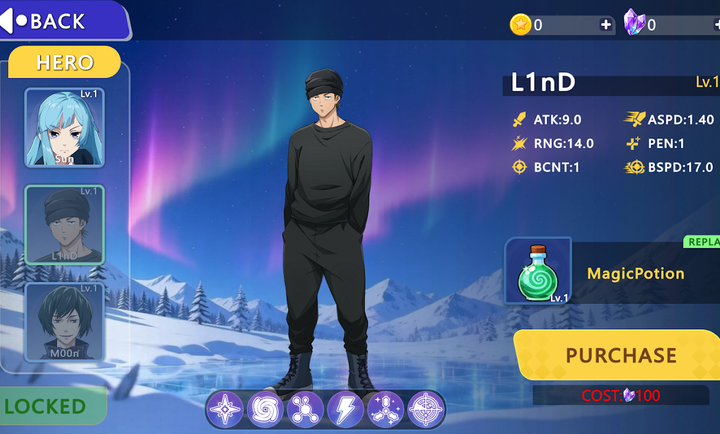
Task: Add more gold coins with plus button
Action: pyautogui.click(x=606, y=25)
